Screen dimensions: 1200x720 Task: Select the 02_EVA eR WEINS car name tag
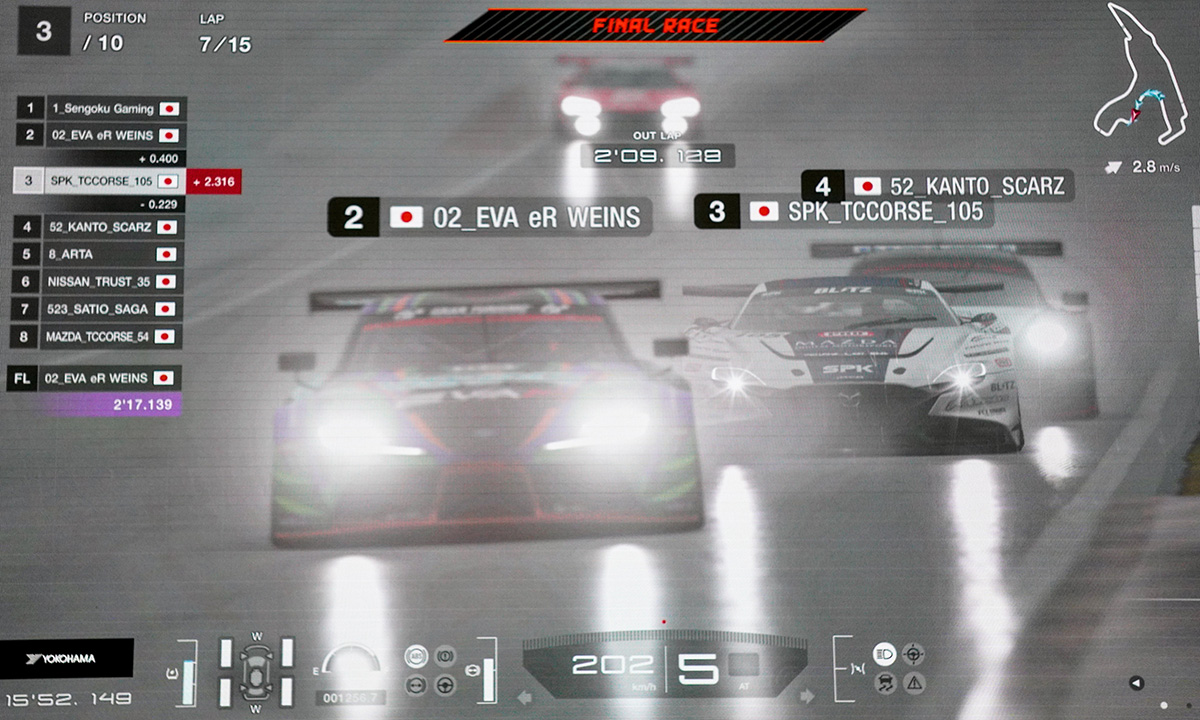(x=490, y=218)
